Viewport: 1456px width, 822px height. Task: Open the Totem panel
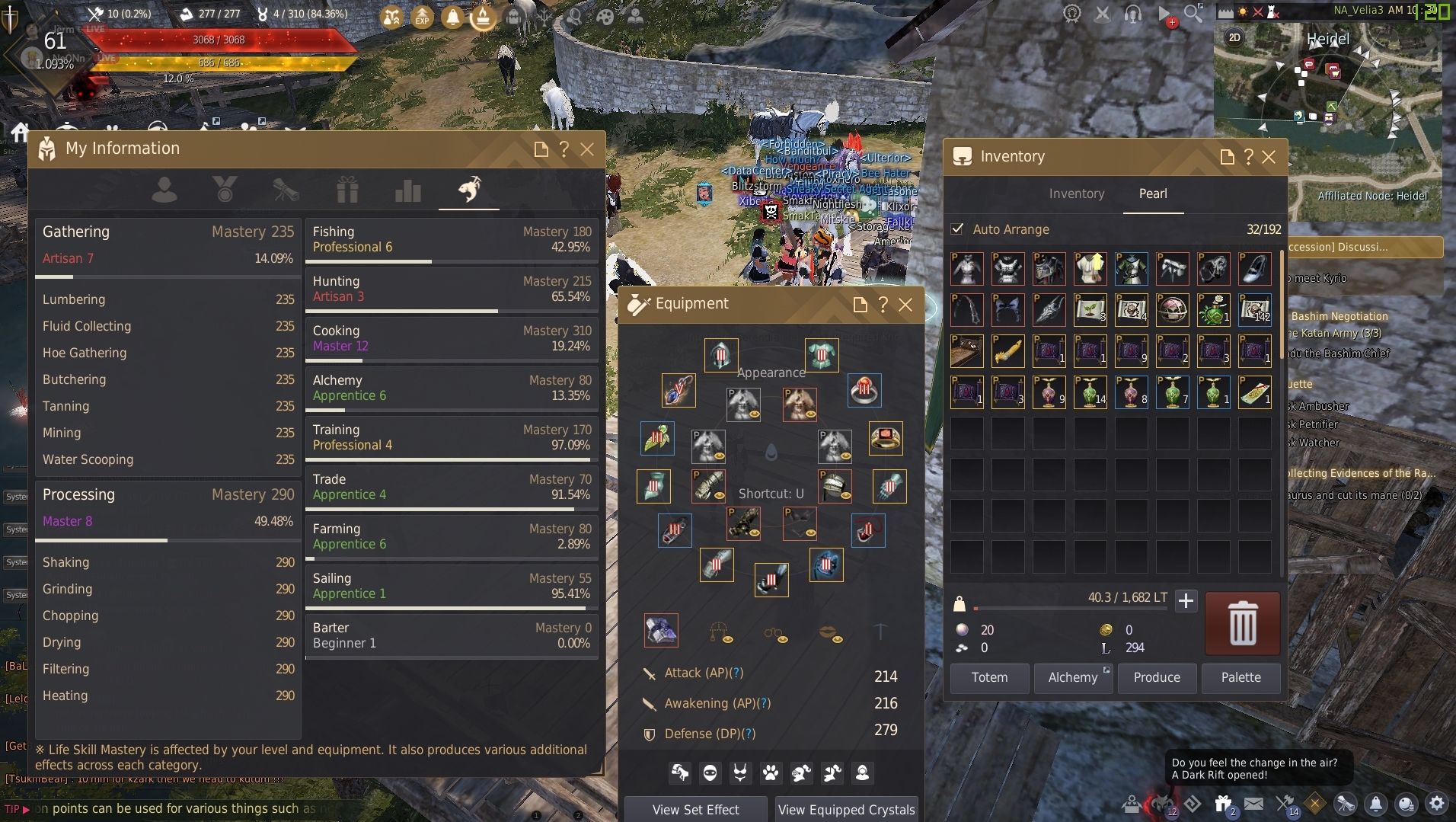(x=989, y=677)
